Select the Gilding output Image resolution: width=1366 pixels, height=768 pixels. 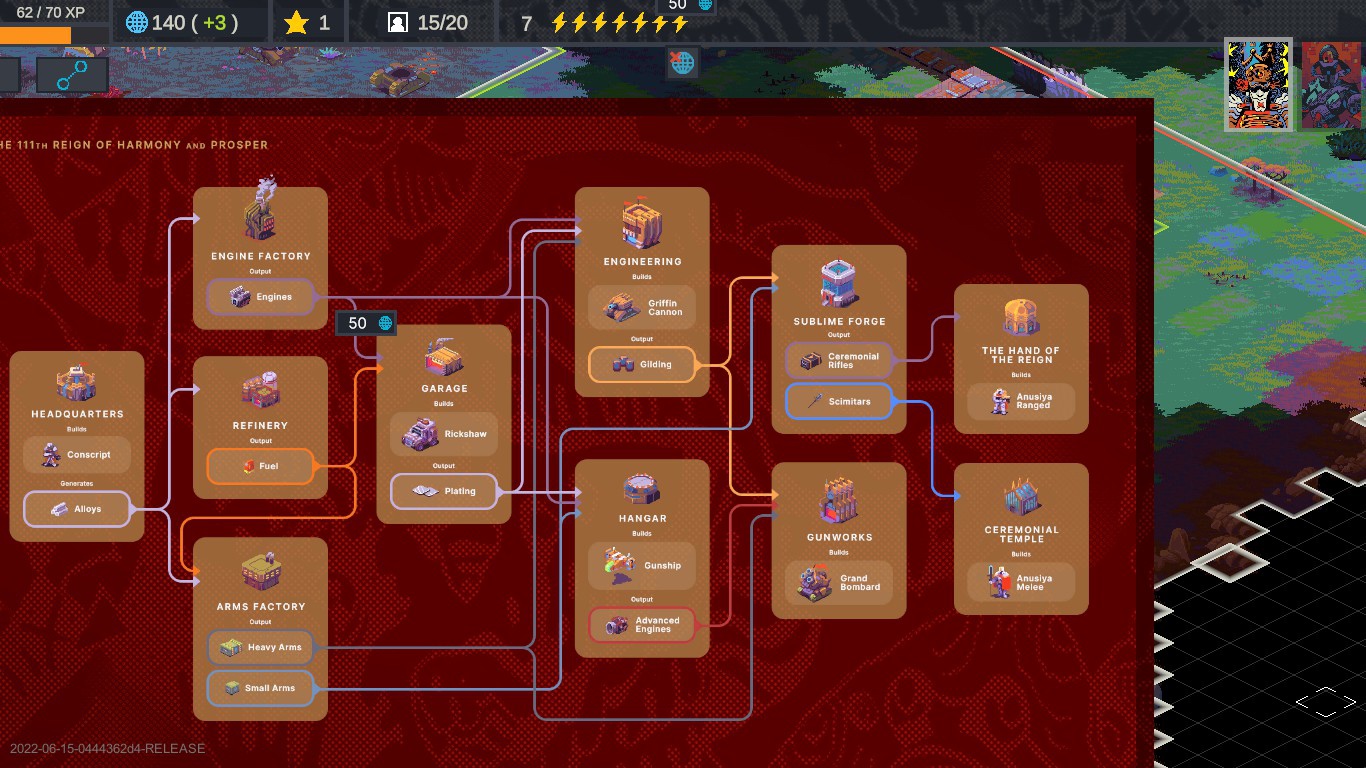point(642,365)
